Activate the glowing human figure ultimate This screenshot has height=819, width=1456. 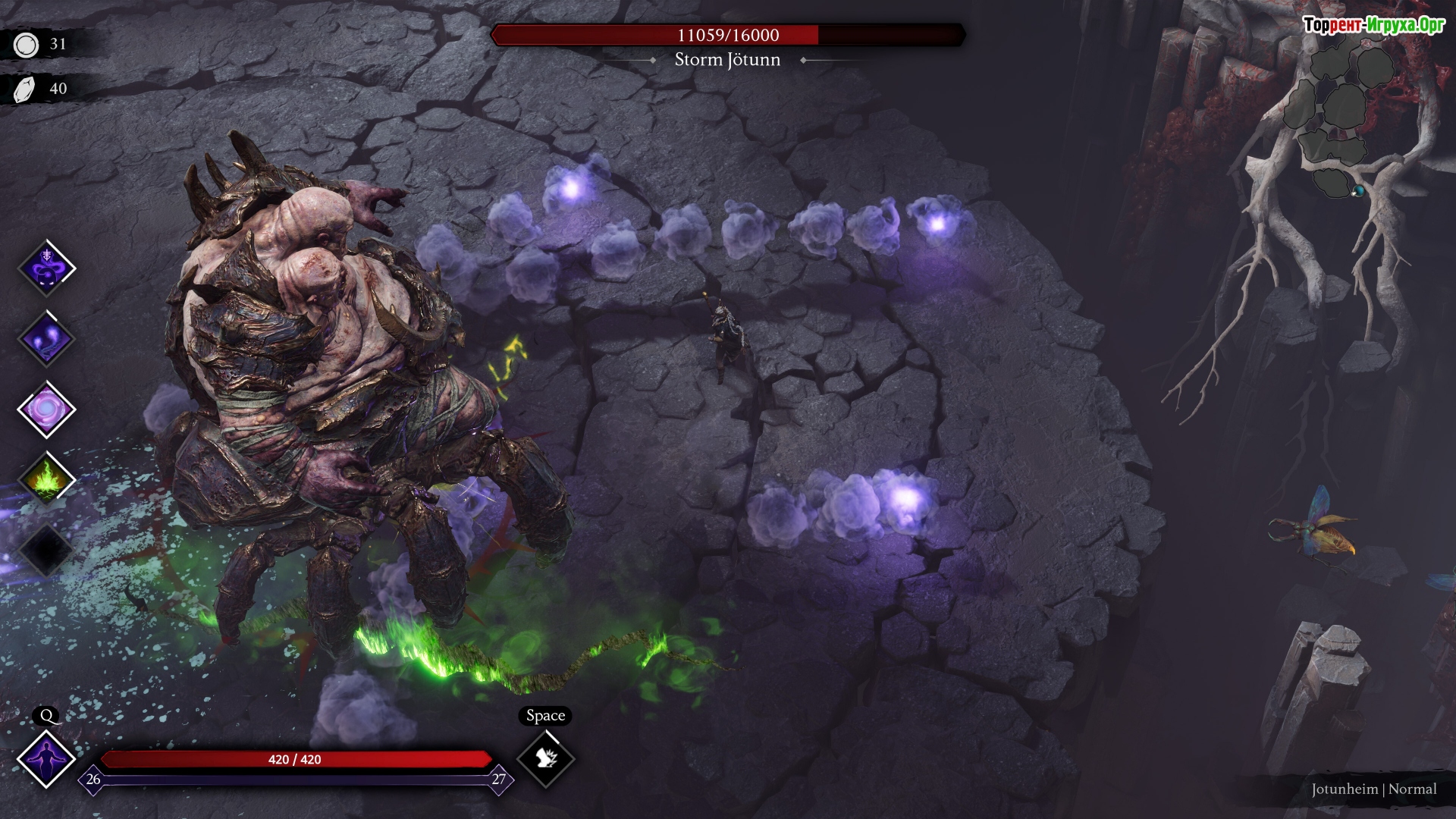click(x=47, y=758)
